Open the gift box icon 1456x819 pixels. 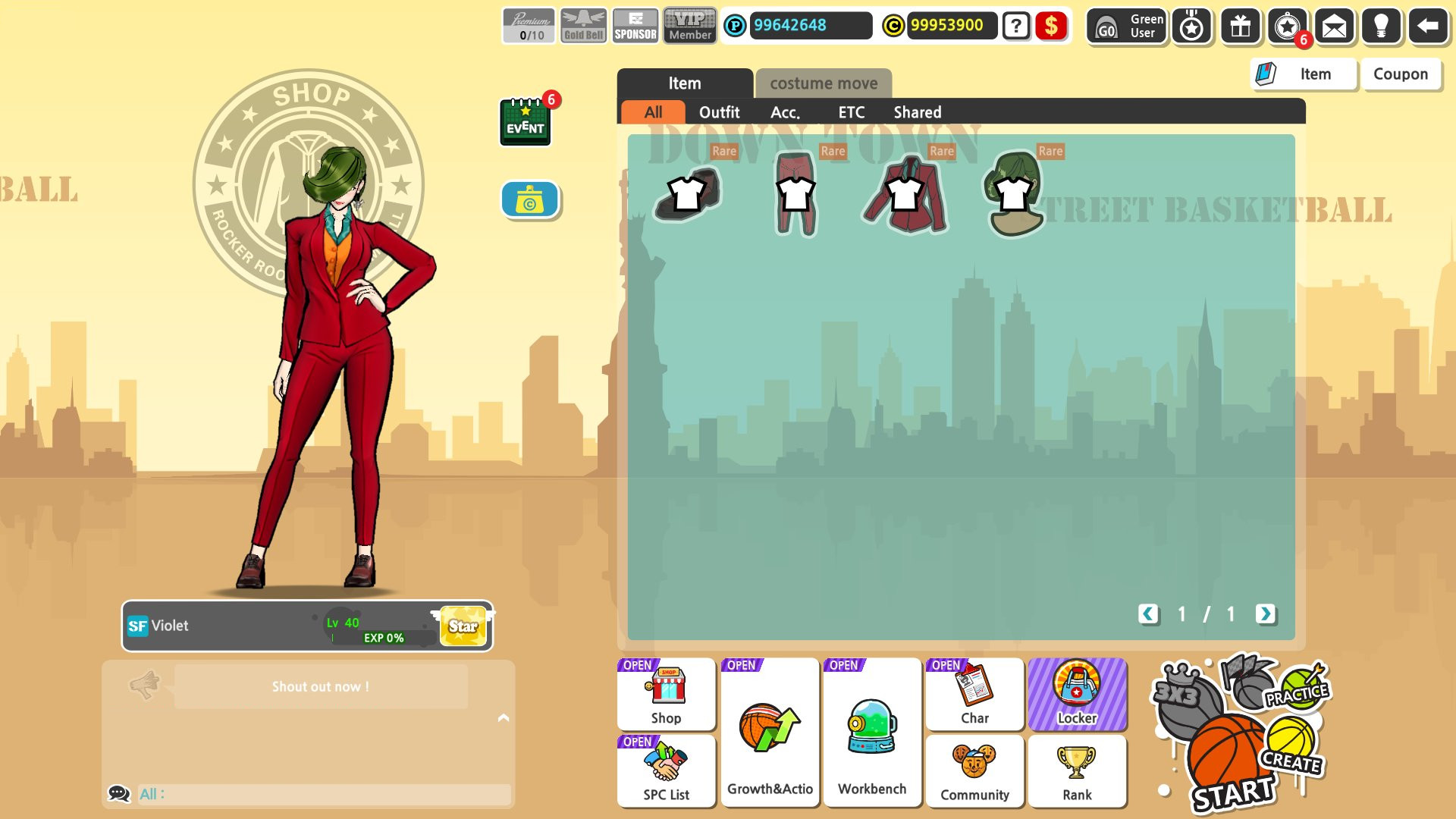coord(1239,27)
